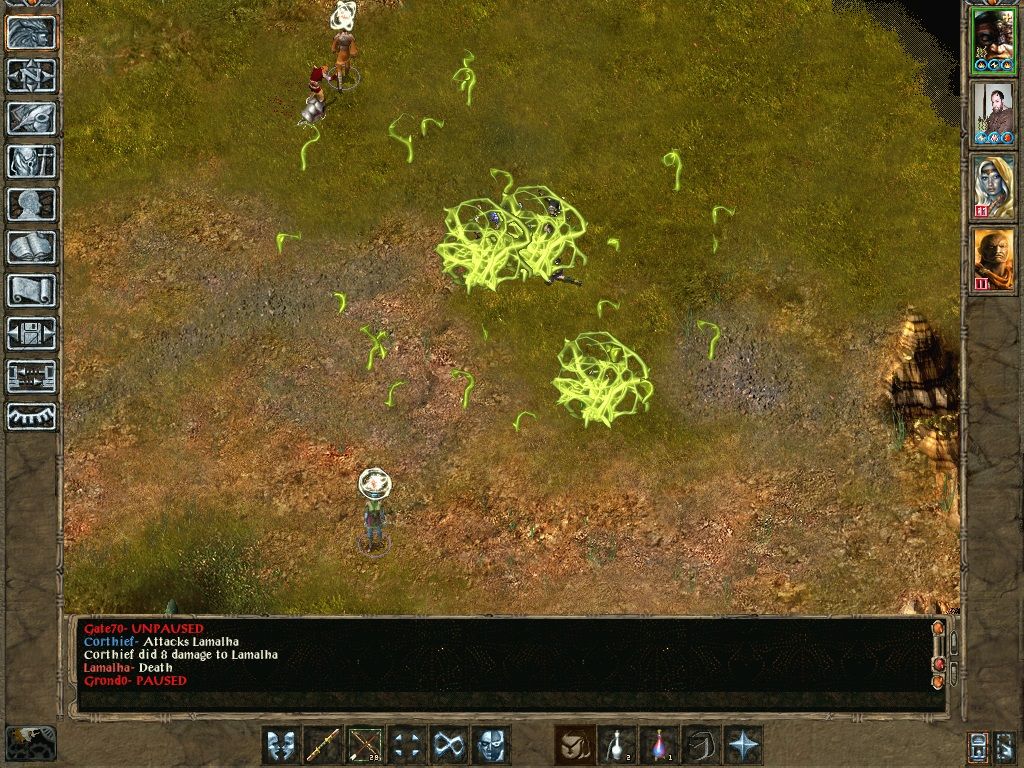Open the character record bust icon
This screenshot has width=1024, height=768.
coord(32,204)
